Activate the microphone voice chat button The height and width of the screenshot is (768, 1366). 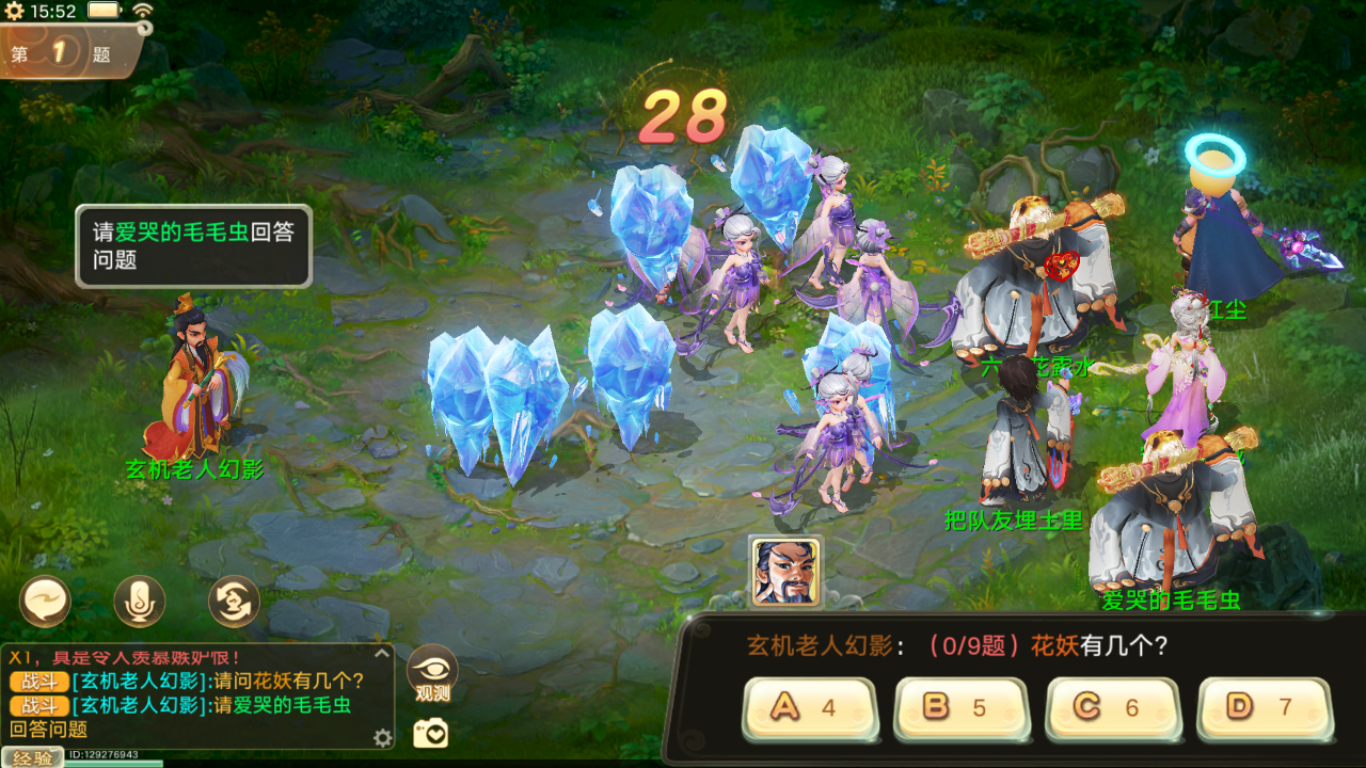[139, 602]
